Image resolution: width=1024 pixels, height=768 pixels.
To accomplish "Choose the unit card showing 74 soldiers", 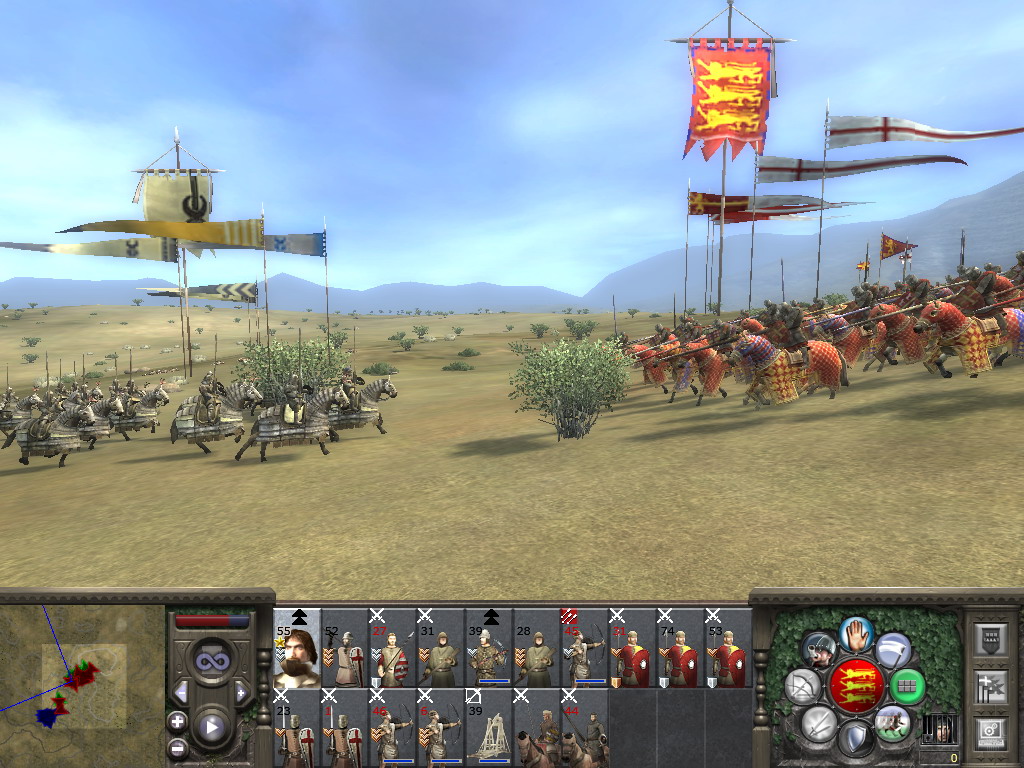I will [x=681, y=648].
